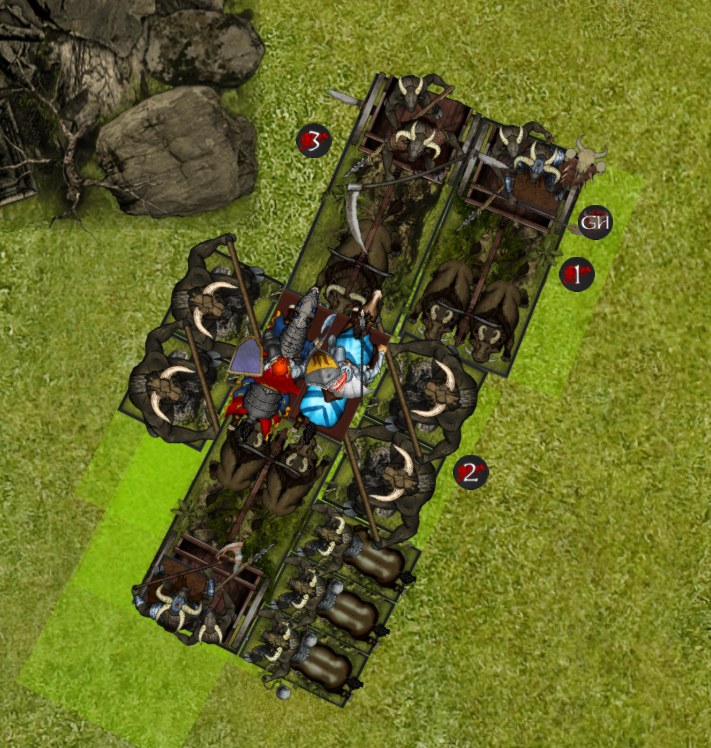The image size is (711, 748).
Task: Pick the round marker numbered 2
Action: click(x=471, y=472)
